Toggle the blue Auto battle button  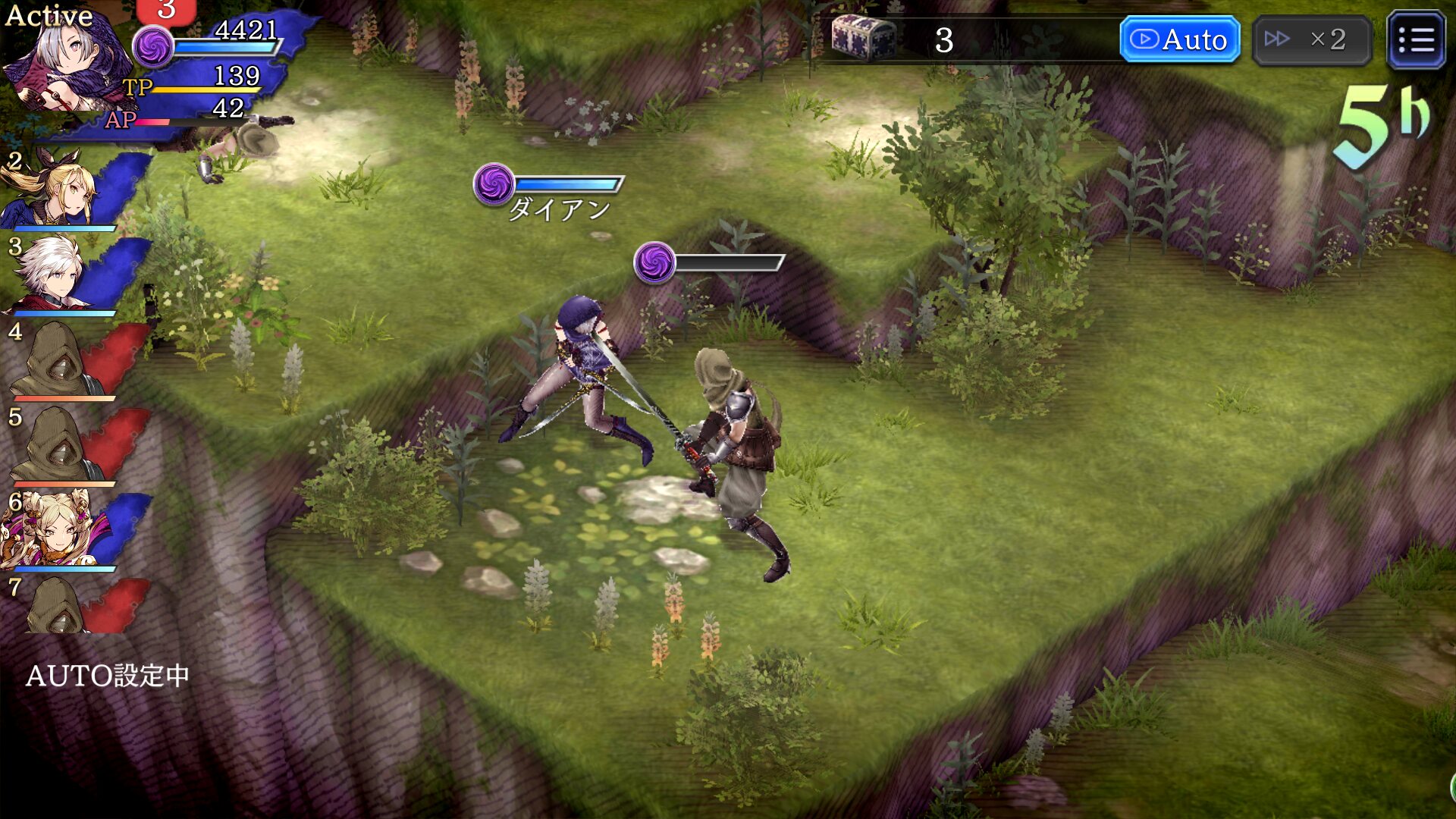[1179, 39]
